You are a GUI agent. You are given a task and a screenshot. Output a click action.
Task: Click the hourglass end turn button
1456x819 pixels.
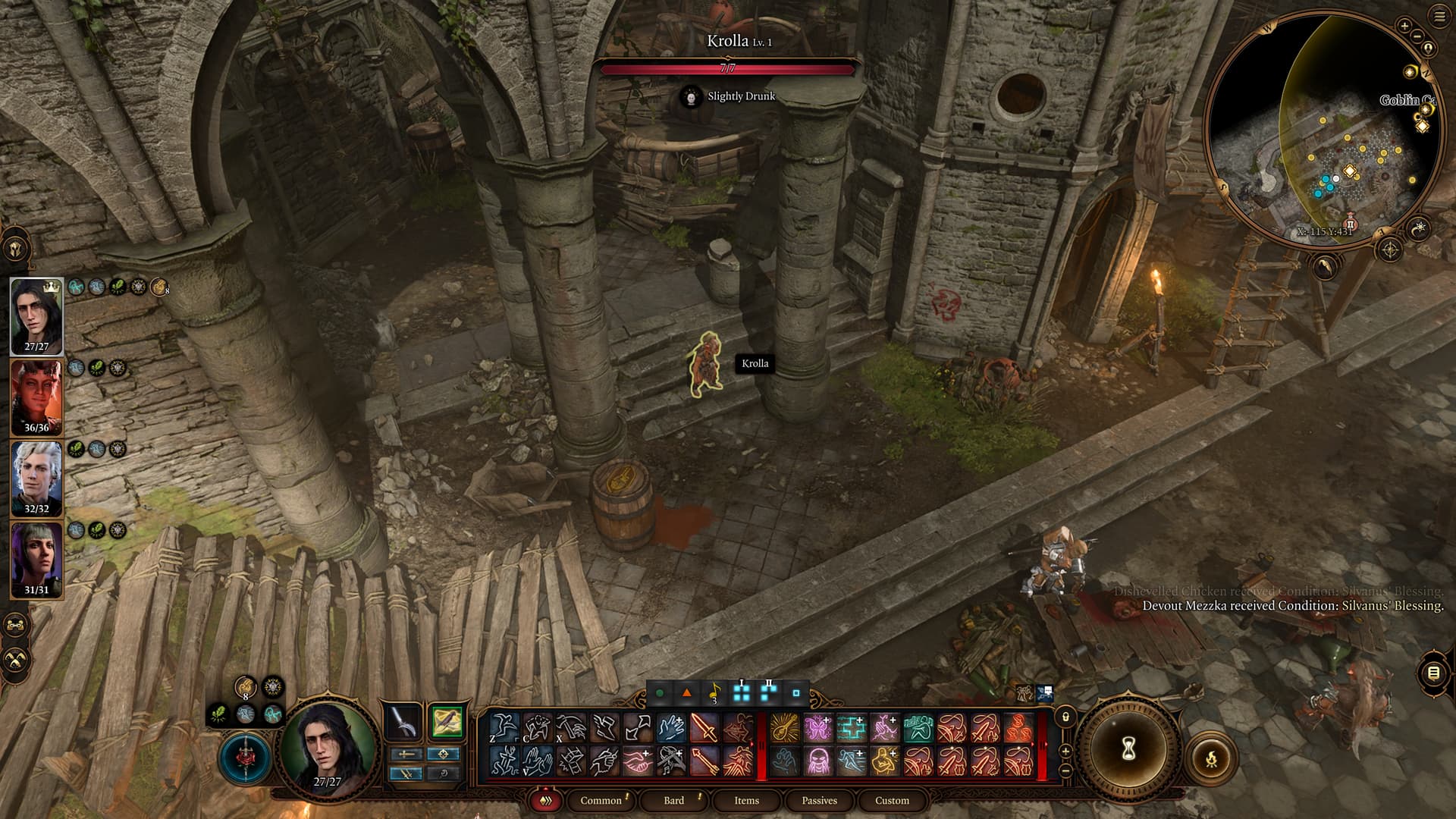tap(1128, 749)
